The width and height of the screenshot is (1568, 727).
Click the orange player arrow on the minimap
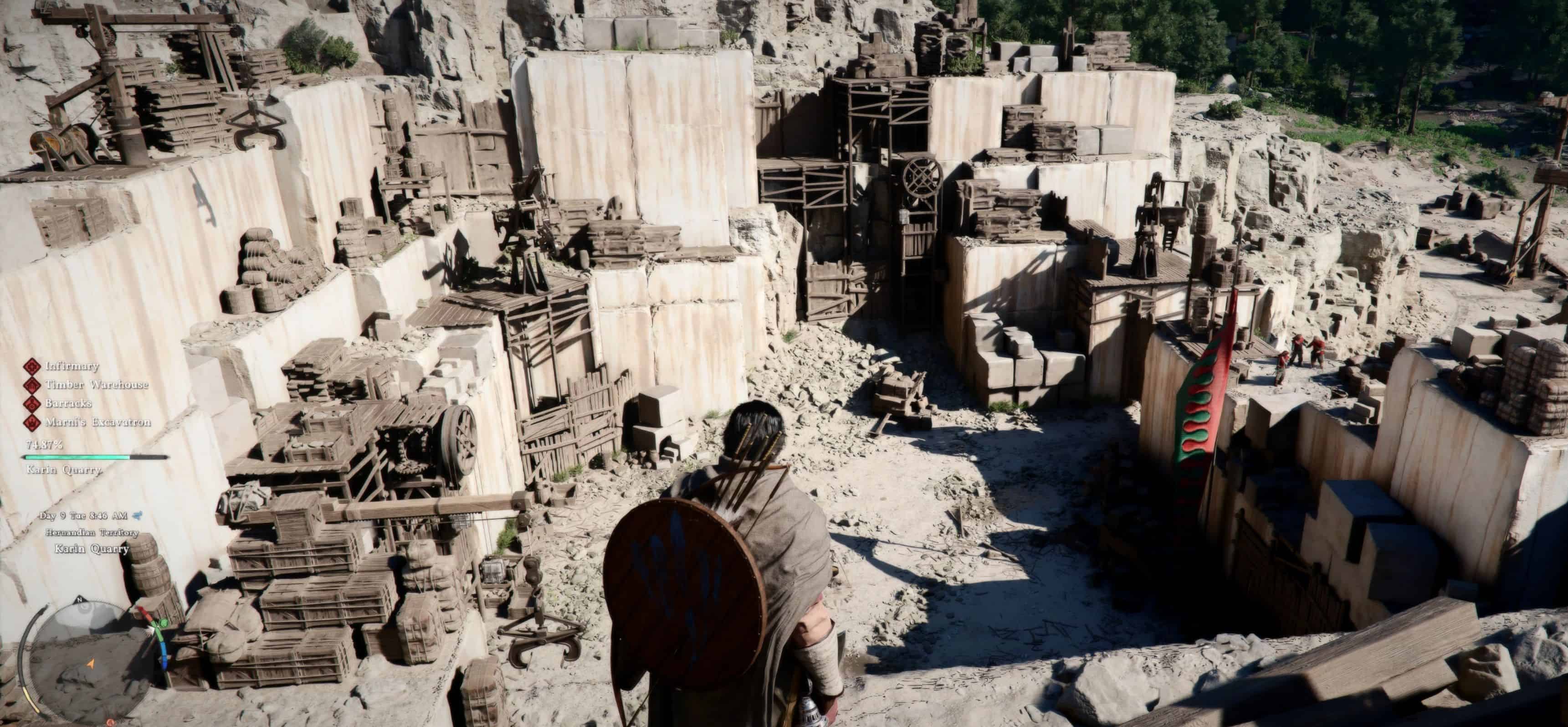click(91, 663)
